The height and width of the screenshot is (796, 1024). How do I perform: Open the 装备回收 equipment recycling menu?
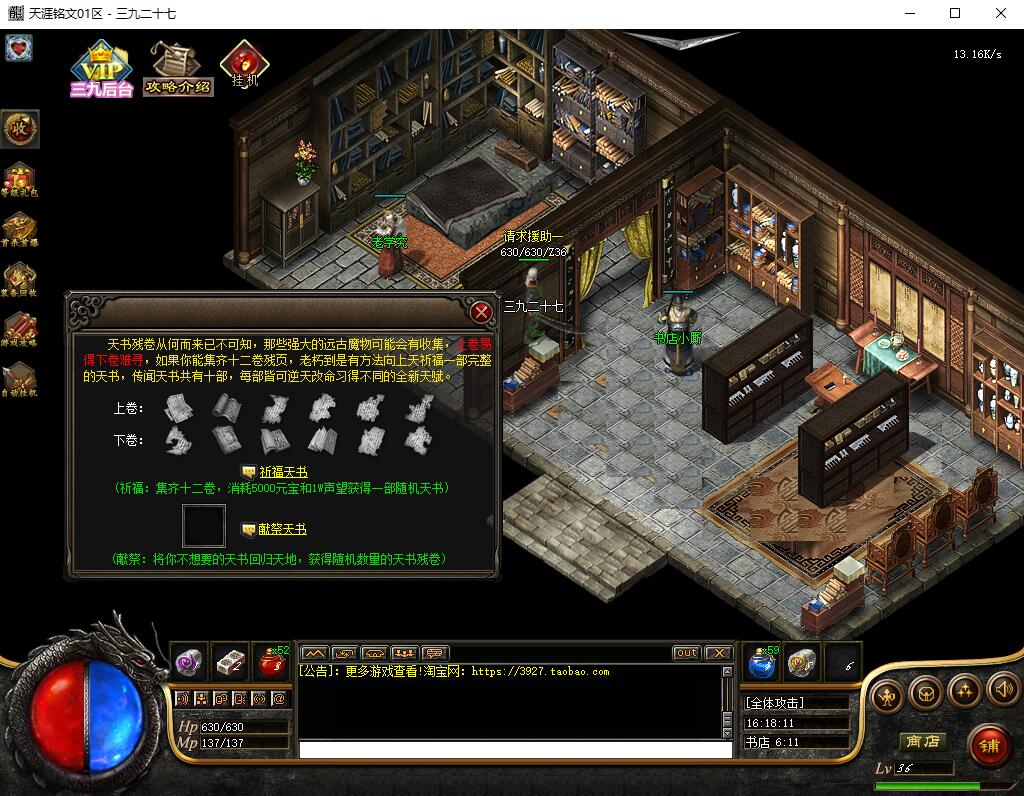click(20, 280)
